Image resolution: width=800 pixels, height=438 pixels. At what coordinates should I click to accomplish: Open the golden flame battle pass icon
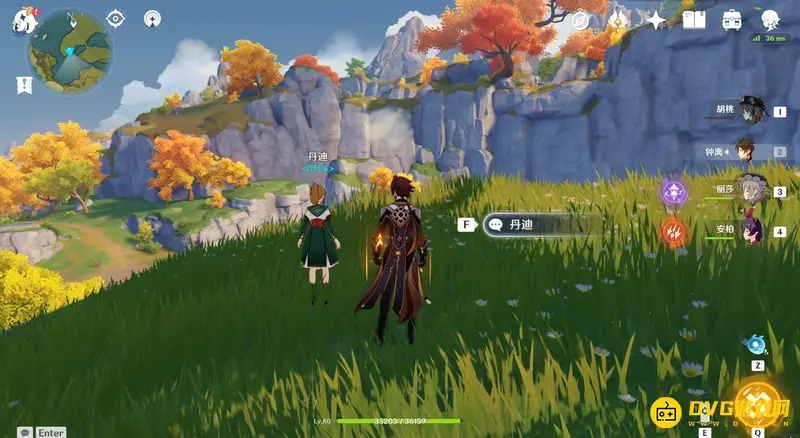pyautogui.click(x=618, y=20)
